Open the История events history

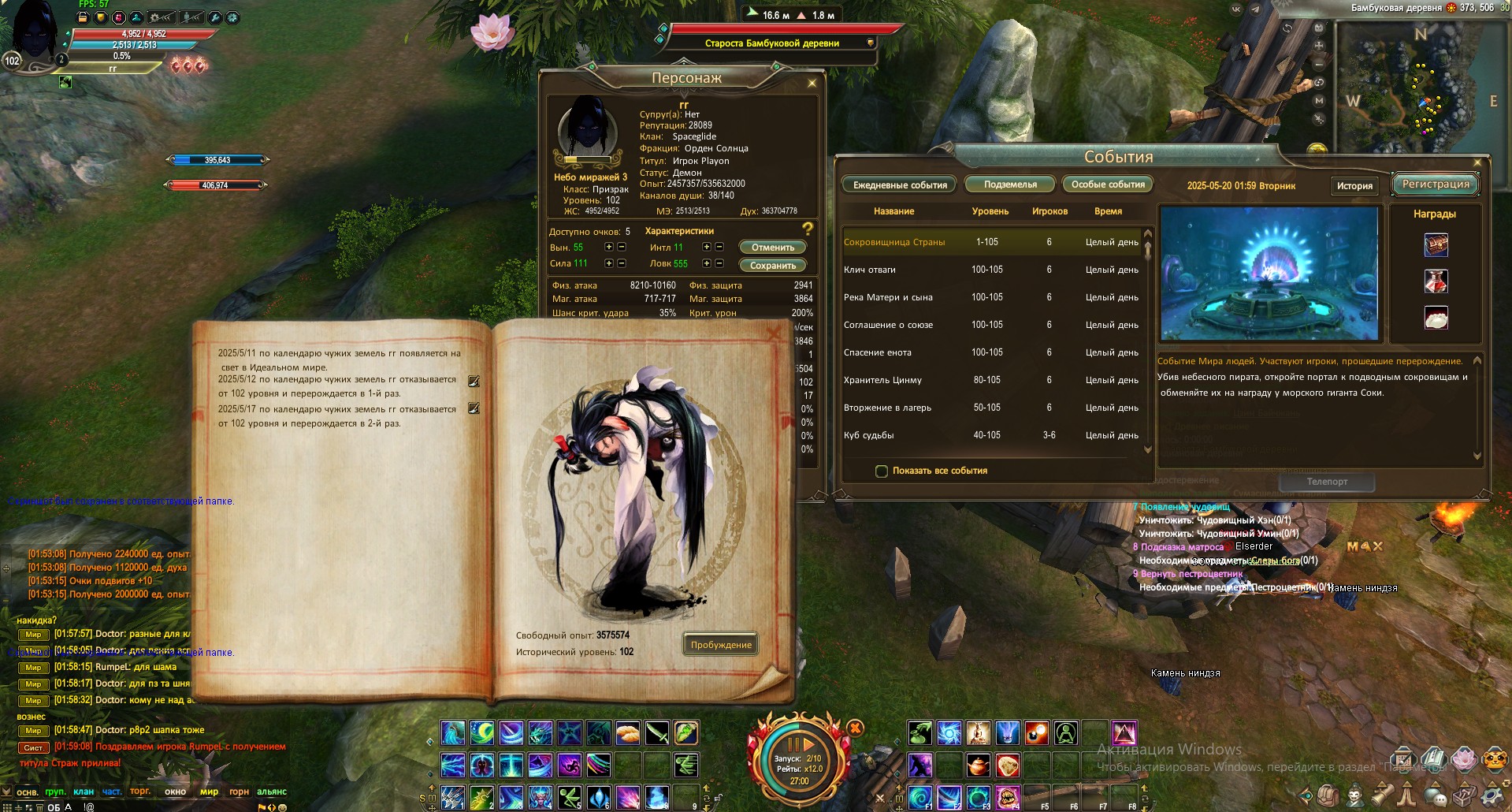(1354, 186)
